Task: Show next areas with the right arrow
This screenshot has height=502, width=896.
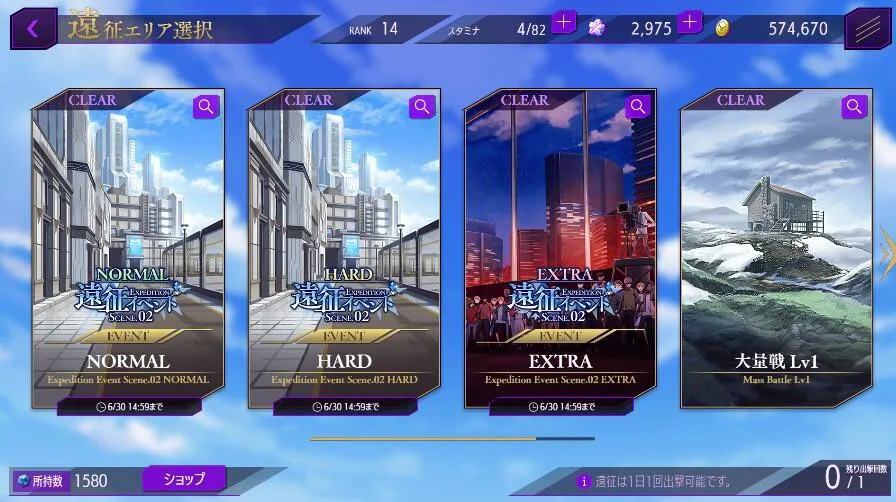Action: click(x=885, y=255)
